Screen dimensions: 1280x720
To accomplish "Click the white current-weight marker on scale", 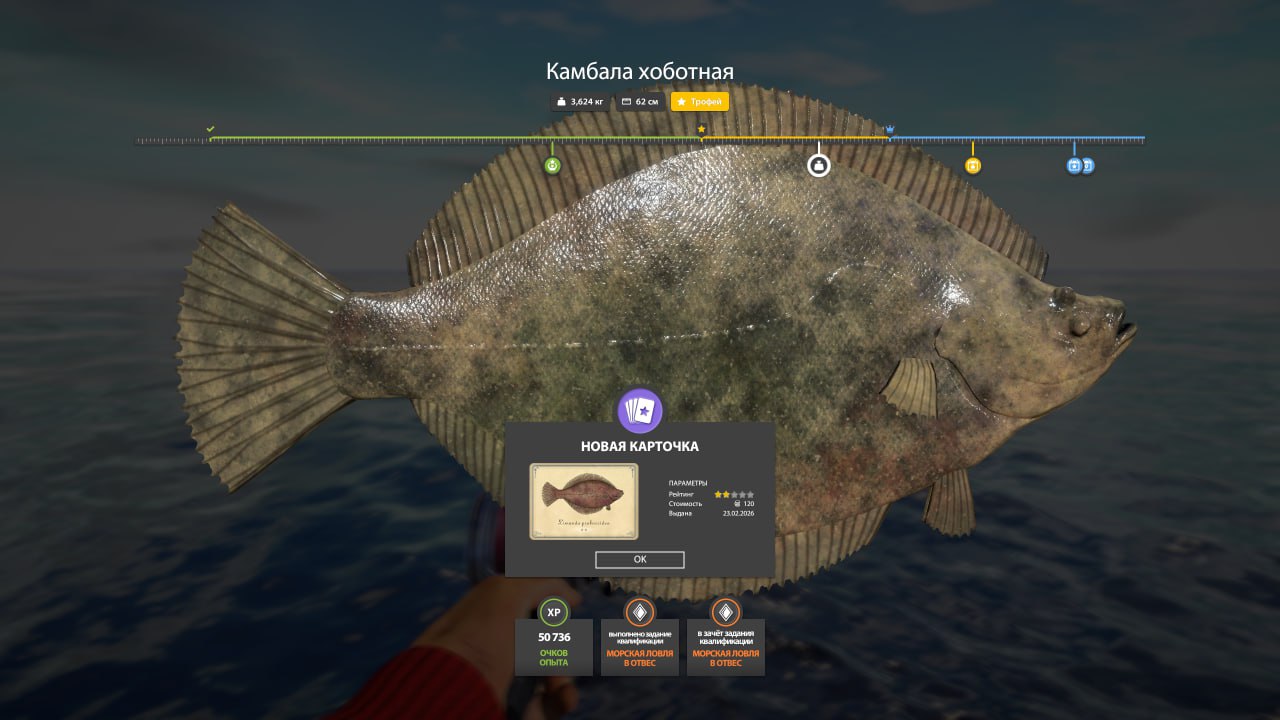I will [x=819, y=165].
